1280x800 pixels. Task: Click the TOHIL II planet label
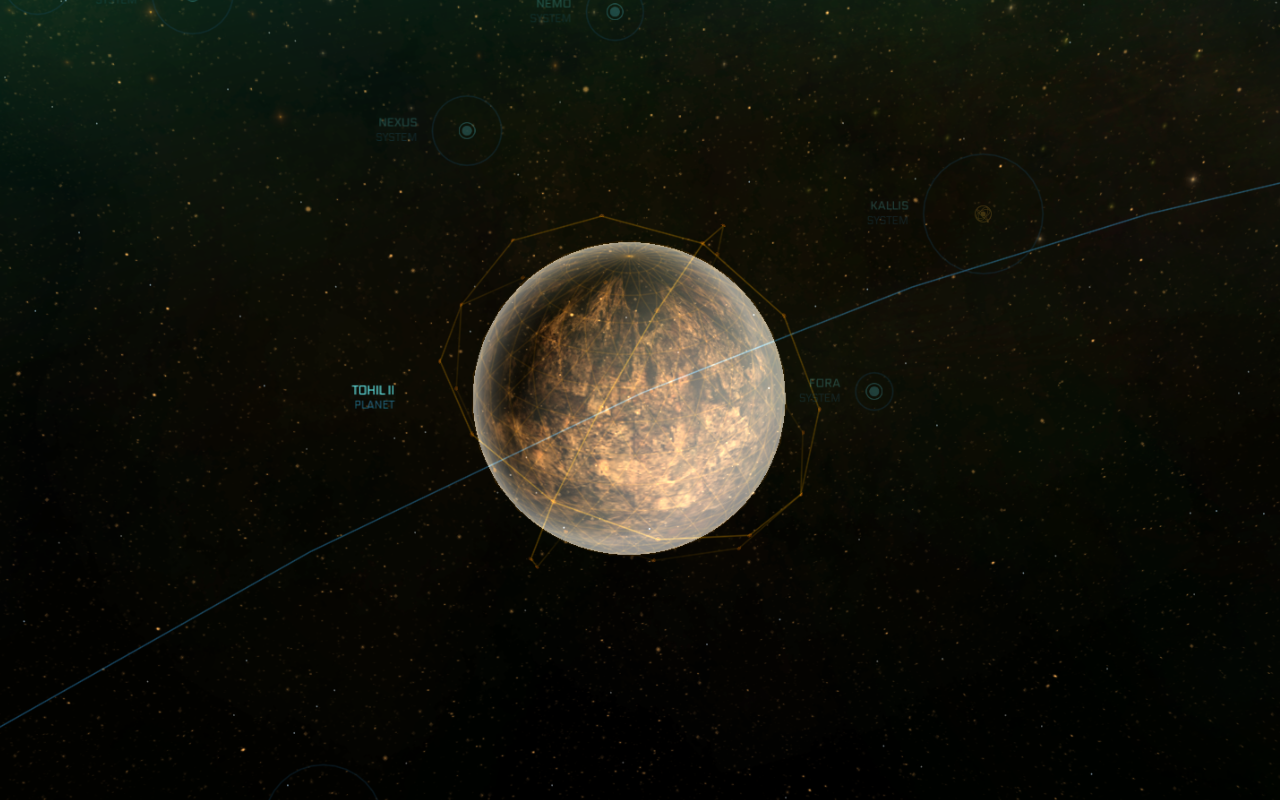pyautogui.click(x=374, y=389)
